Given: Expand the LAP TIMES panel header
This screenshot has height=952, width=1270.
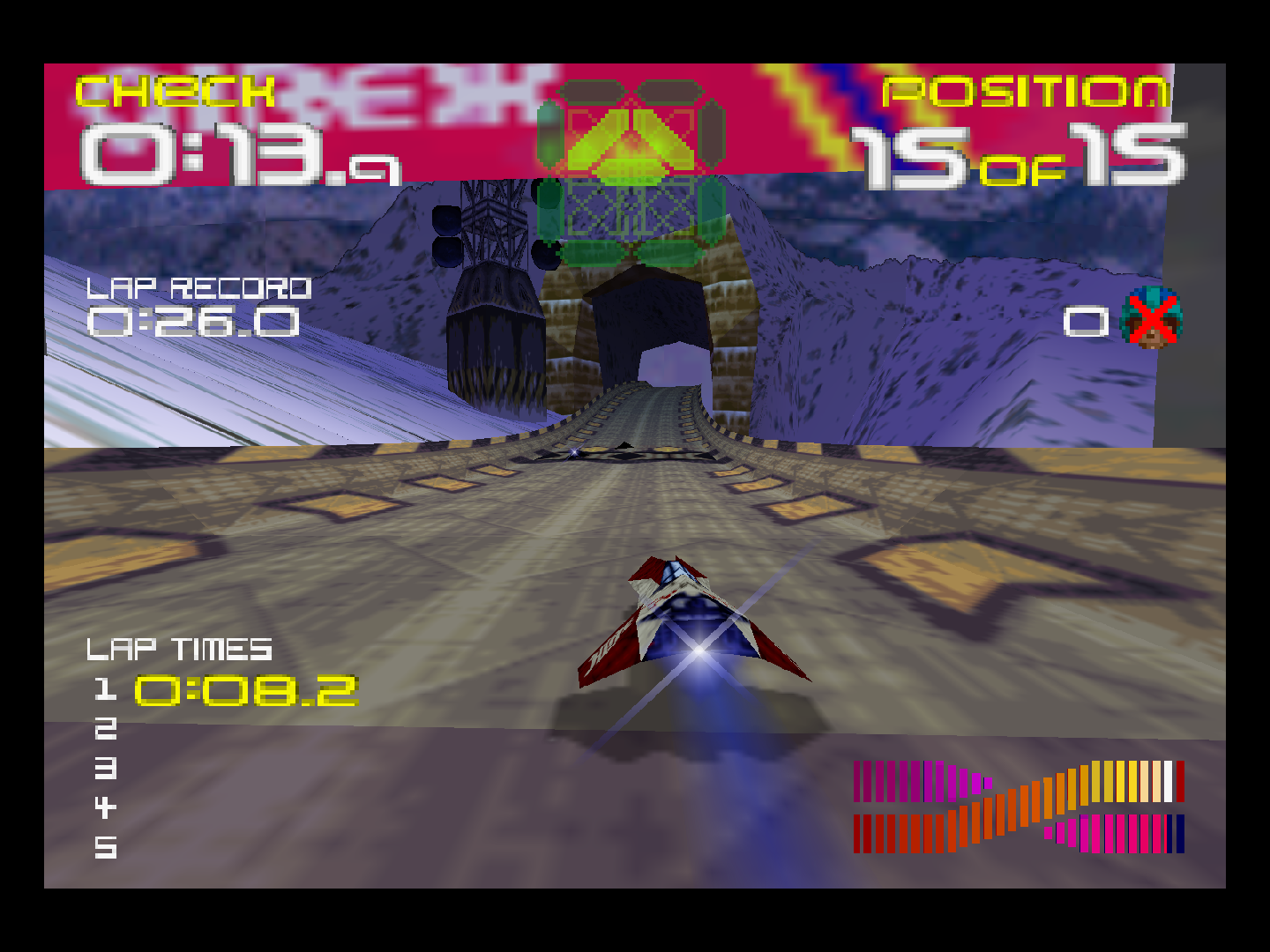Looking at the screenshot, I should 177,650.
